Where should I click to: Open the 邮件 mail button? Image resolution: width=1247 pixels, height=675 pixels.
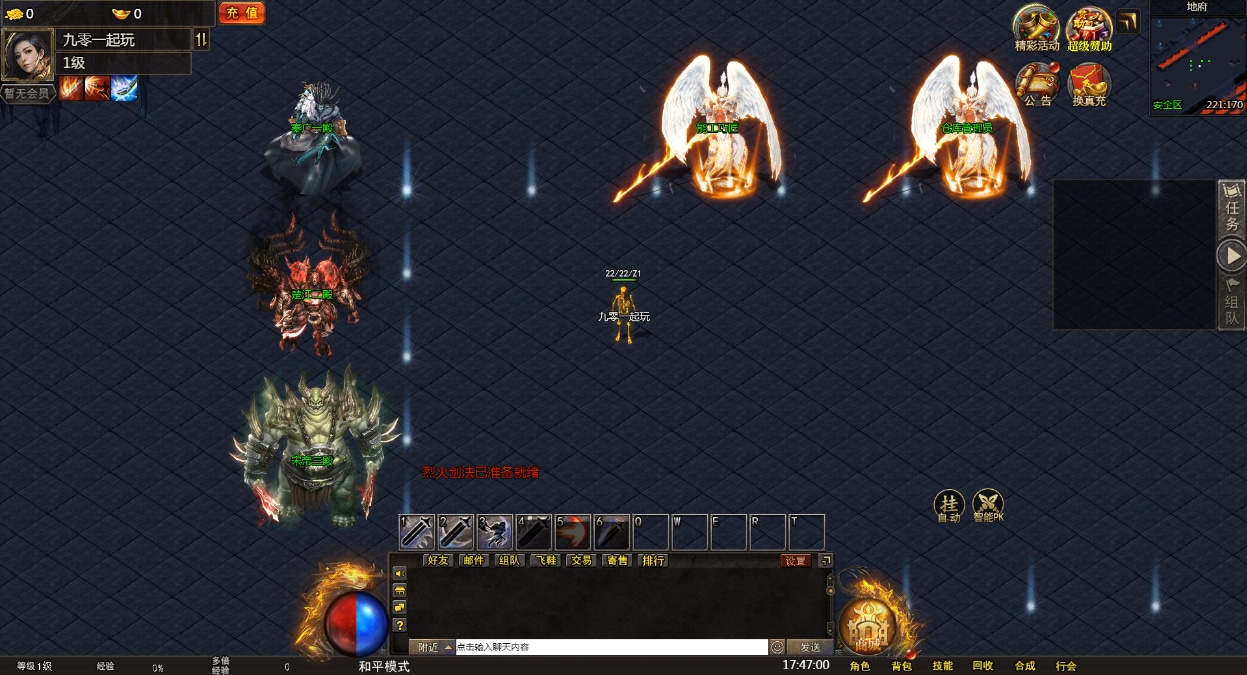pos(474,561)
